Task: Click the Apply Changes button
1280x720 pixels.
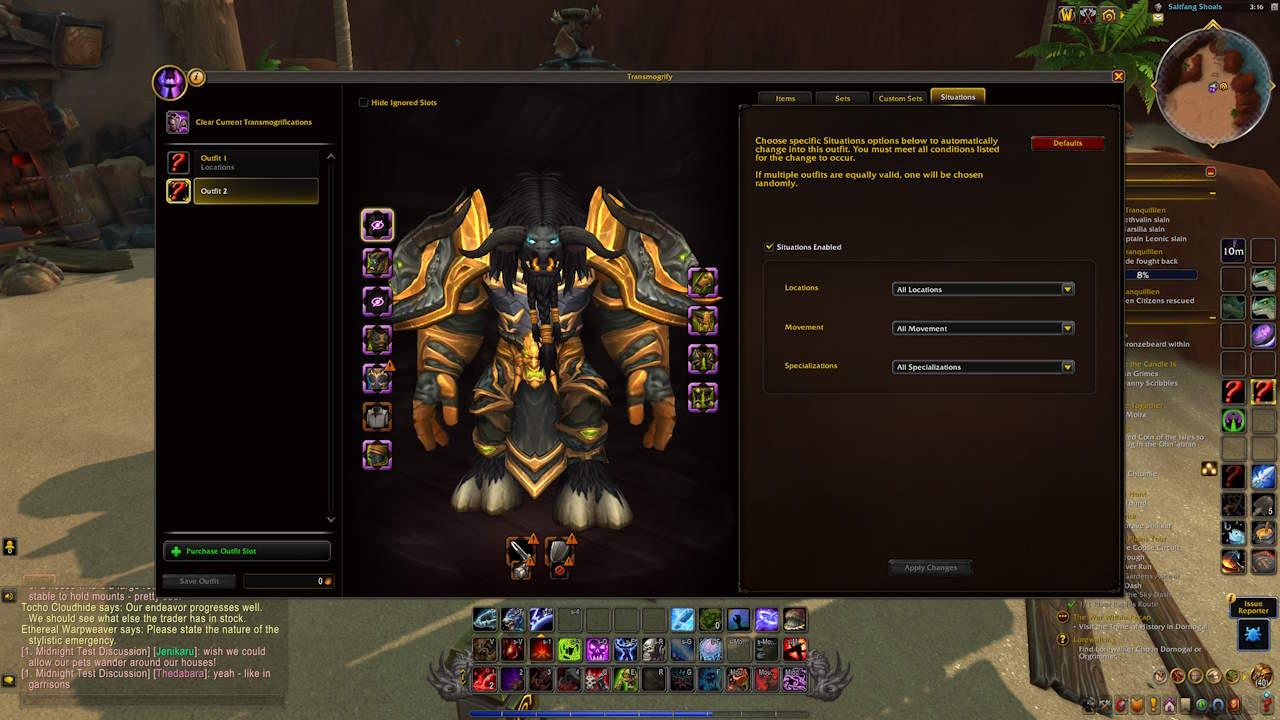Action: (x=930, y=568)
